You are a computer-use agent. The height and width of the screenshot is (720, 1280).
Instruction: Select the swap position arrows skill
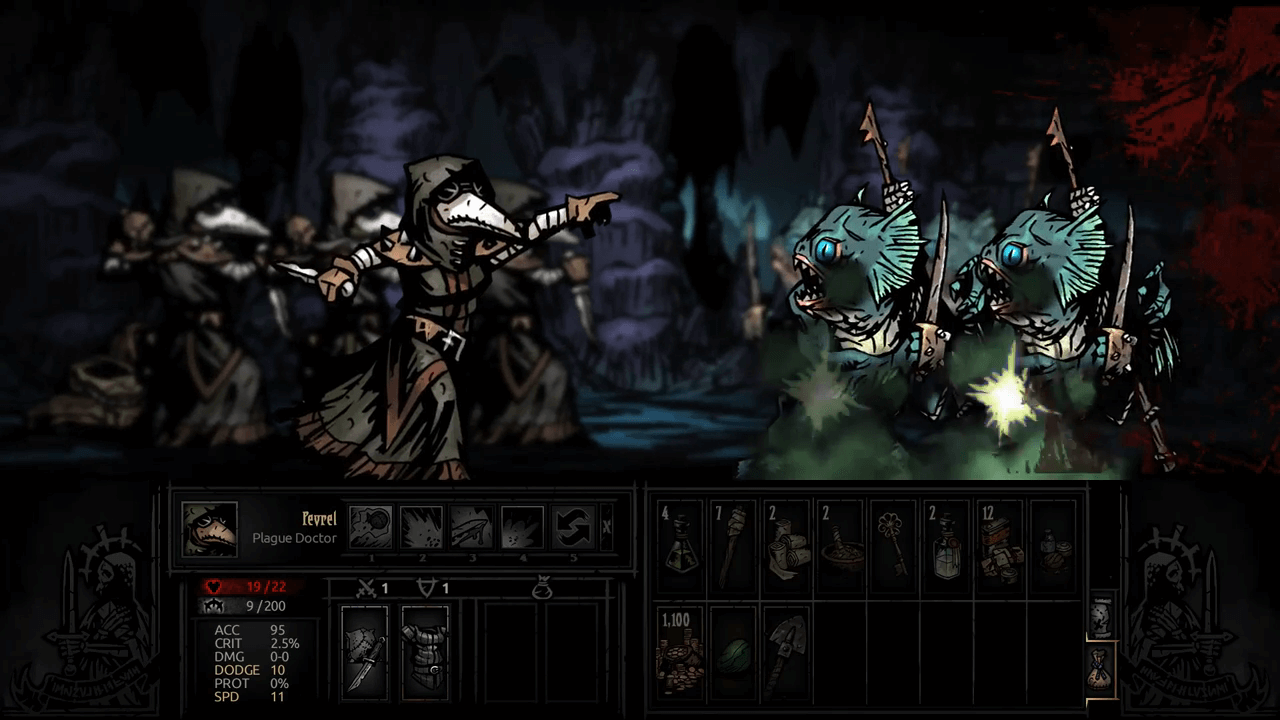click(572, 528)
